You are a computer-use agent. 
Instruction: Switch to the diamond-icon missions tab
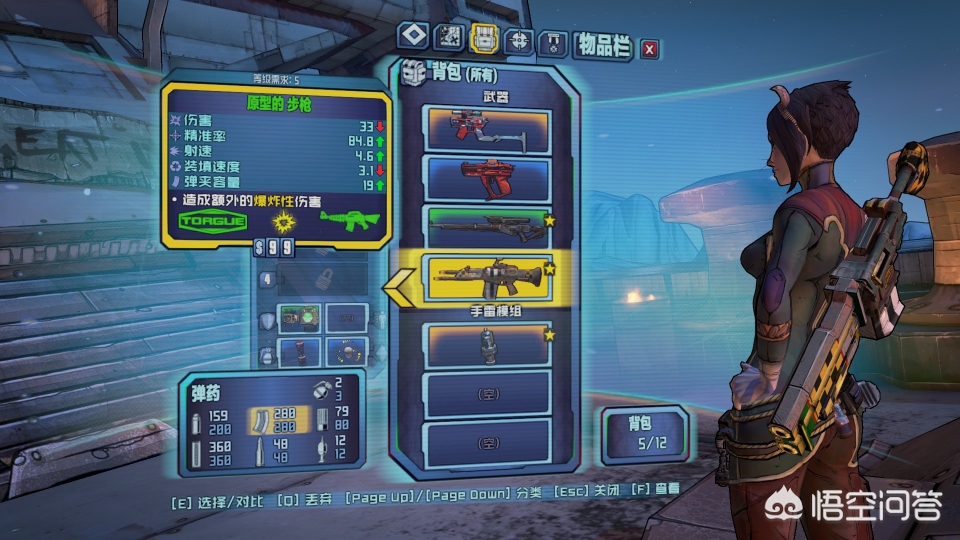pyautogui.click(x=413, y=37)
